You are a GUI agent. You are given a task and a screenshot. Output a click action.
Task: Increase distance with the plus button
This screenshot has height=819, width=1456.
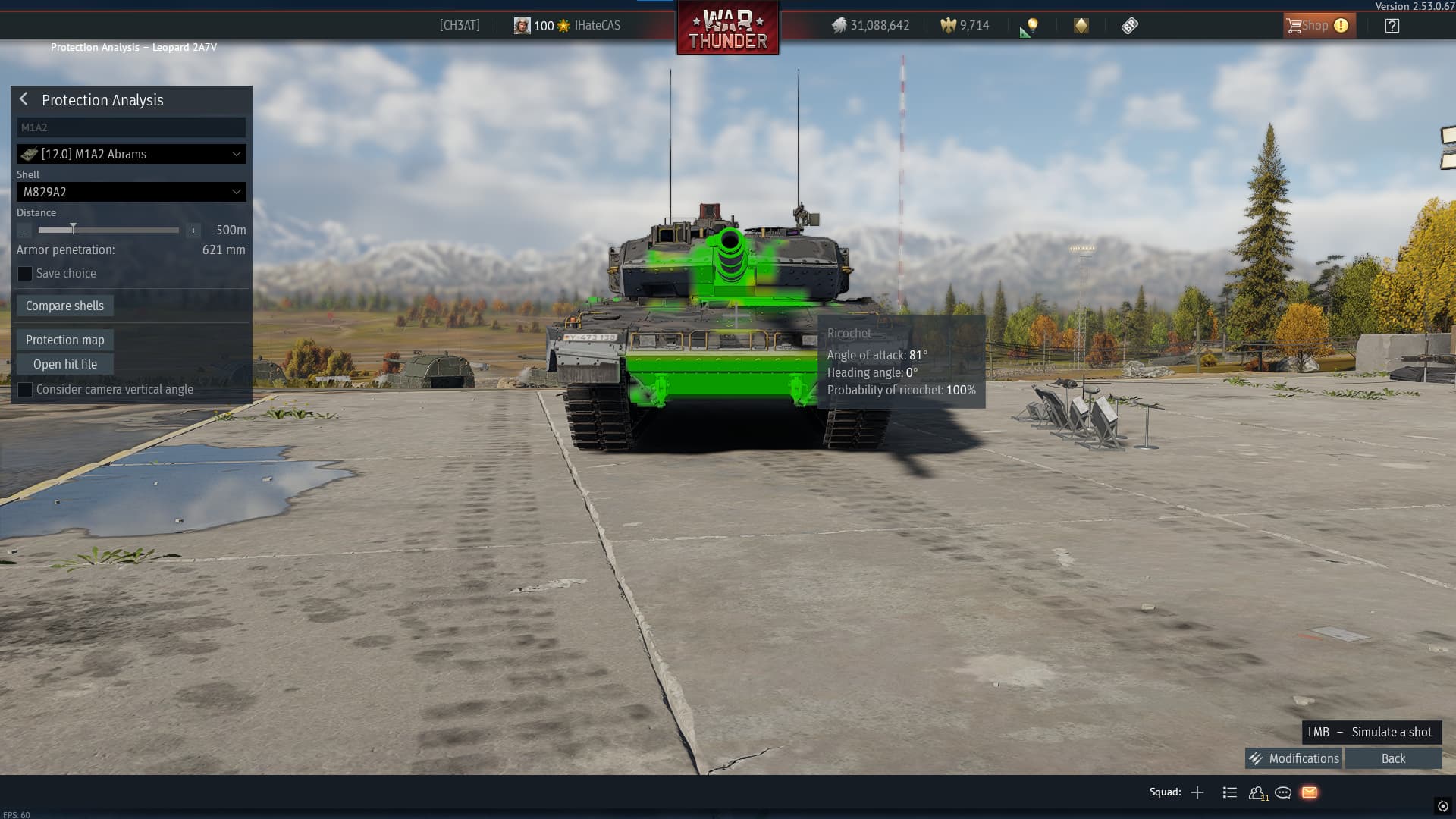(x=193, y=230)
